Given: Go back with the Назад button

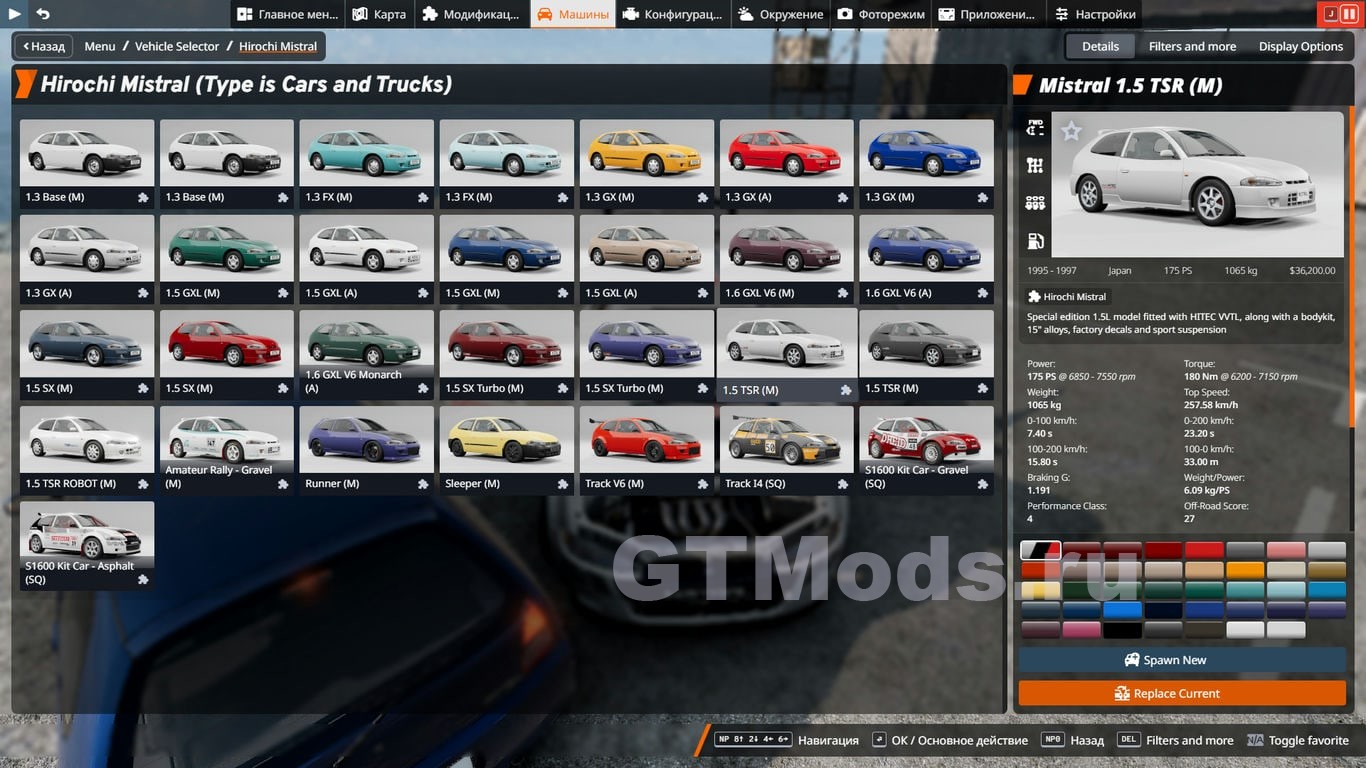Looking at the screenshot, I should 43,46.
